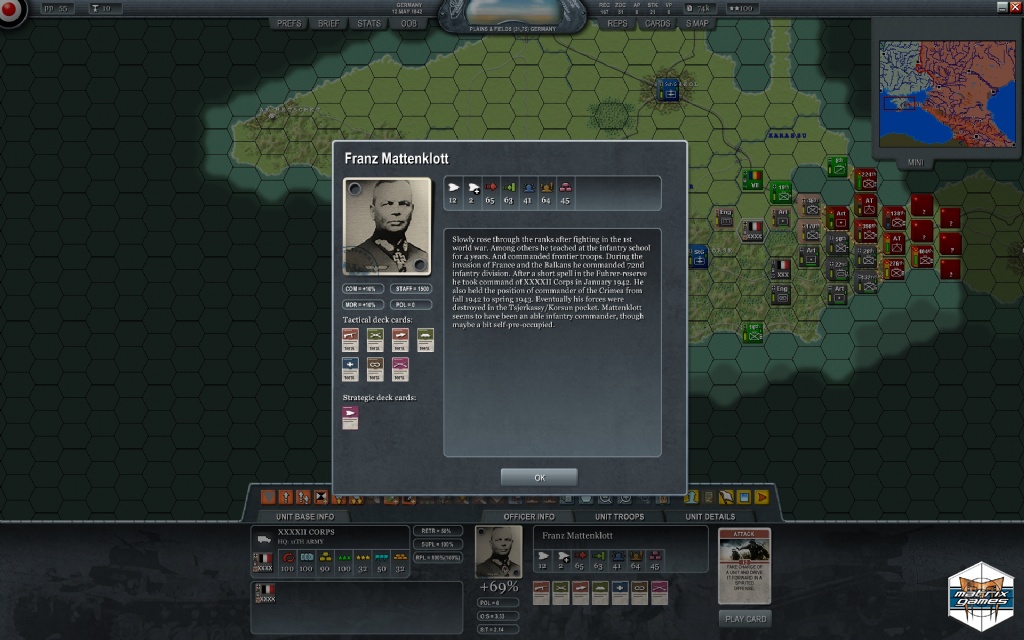Show the STATS screen
The width and height of the screenshot is (1024, 640).
coord(369,23)
